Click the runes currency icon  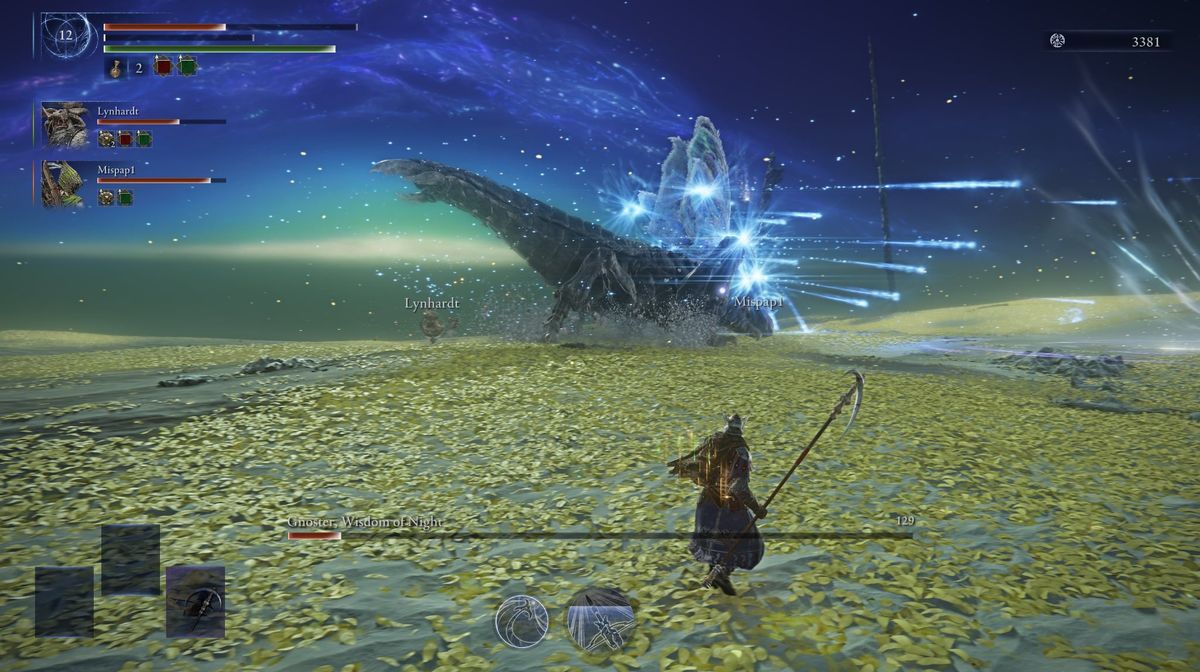pyautogui.click(x=1057, y=41)
